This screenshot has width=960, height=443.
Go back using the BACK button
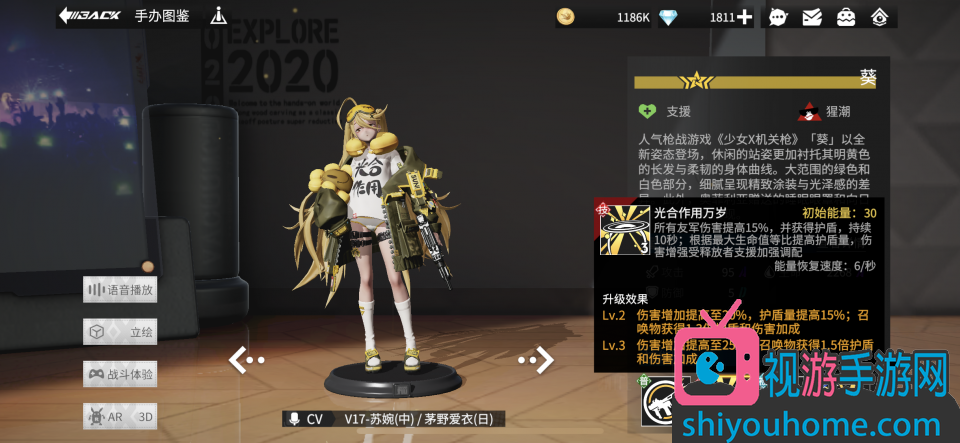pos(90,16)
